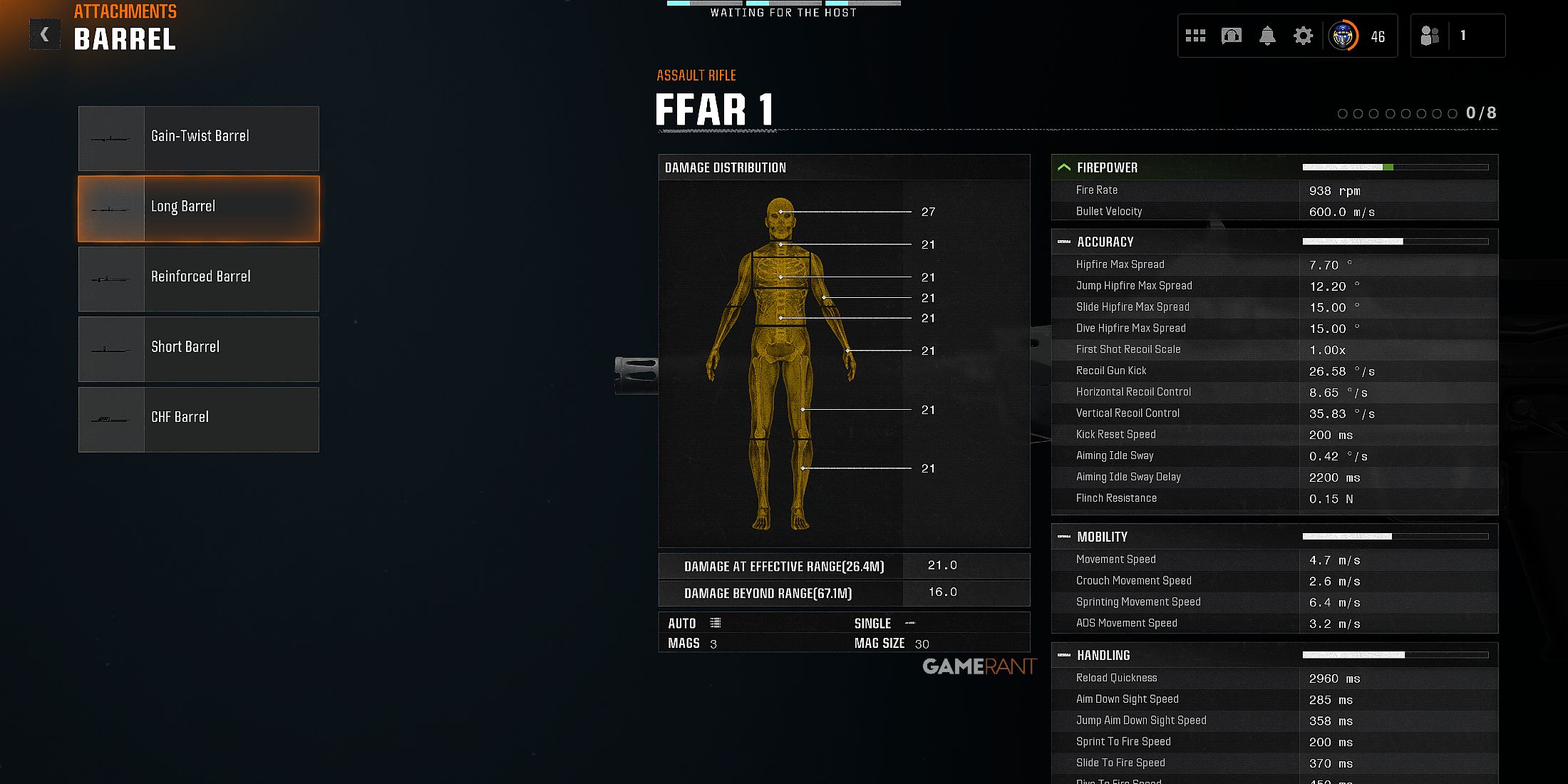Open the settings gear icon

click(1302, 35)
